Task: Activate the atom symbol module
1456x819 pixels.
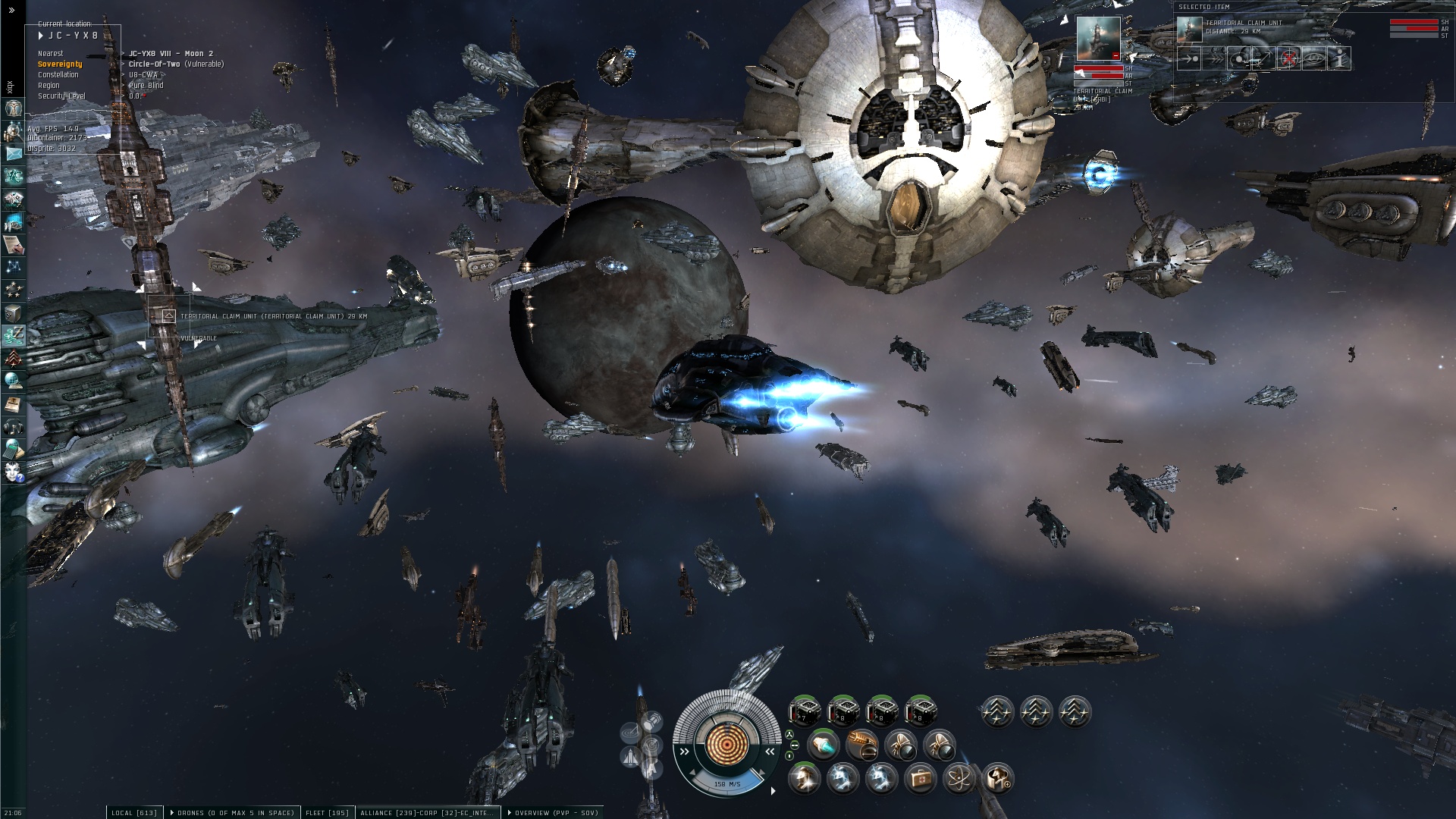Action: pos(959,778)
